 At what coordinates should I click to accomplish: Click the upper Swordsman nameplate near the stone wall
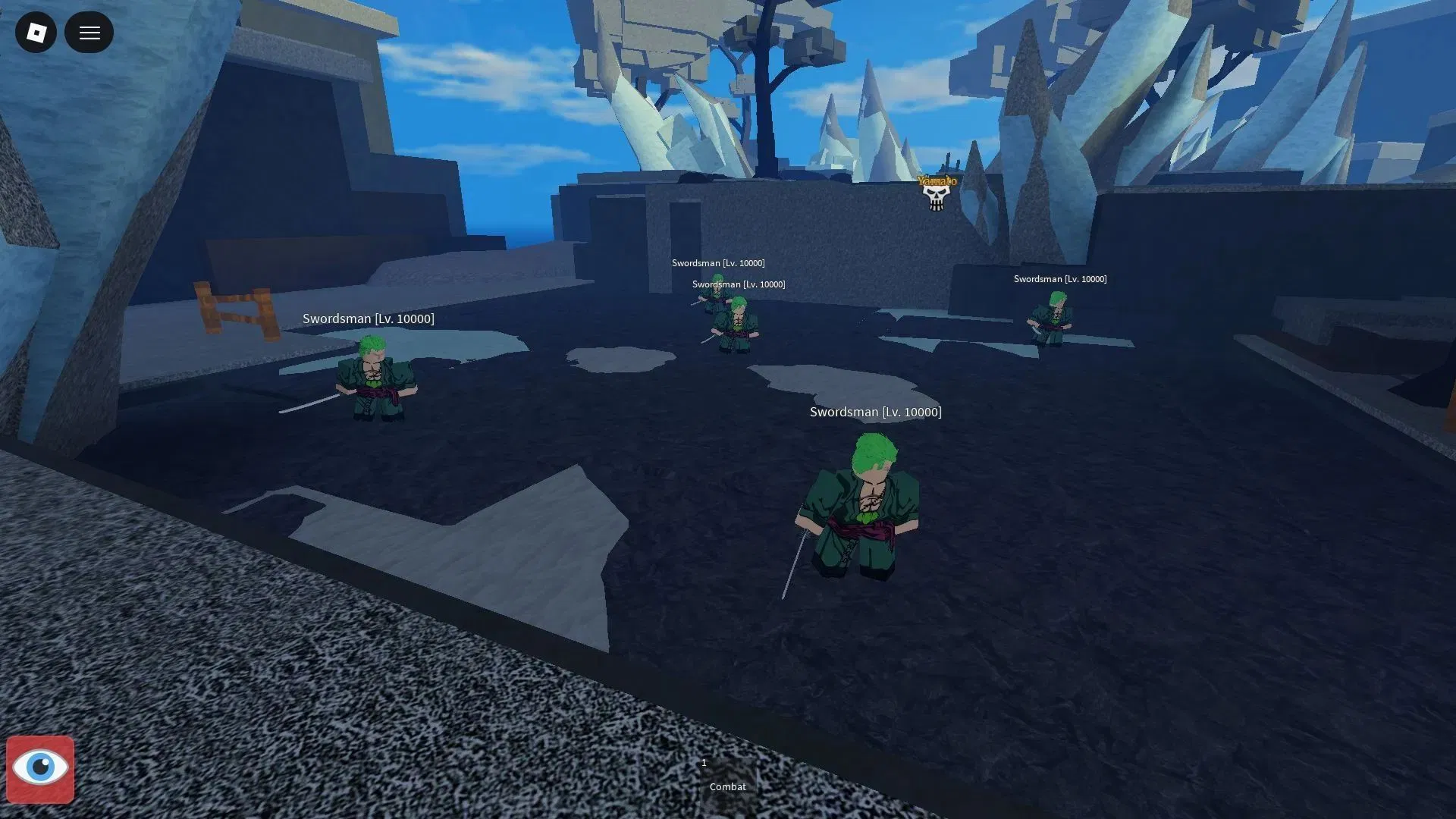click(719, 262)
